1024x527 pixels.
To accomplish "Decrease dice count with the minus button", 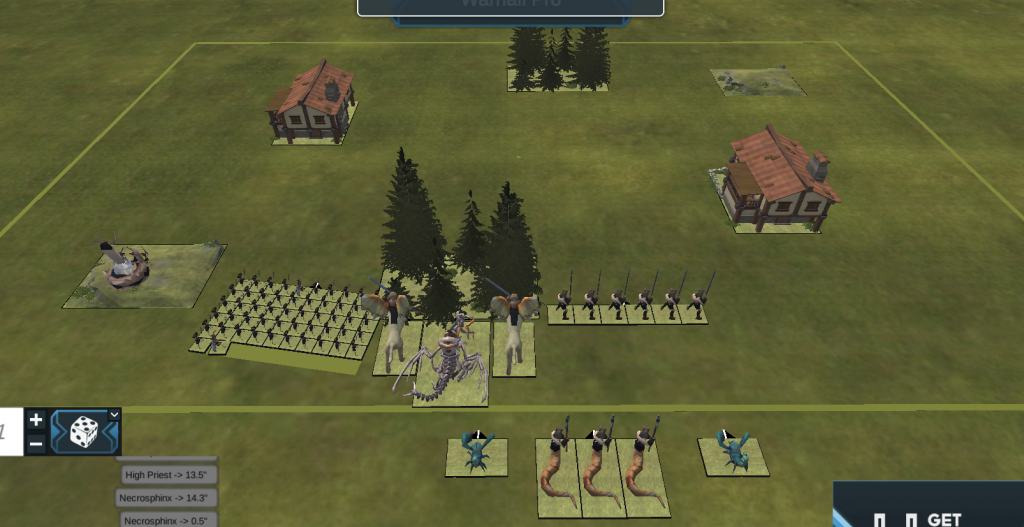I will click(36, 443).
